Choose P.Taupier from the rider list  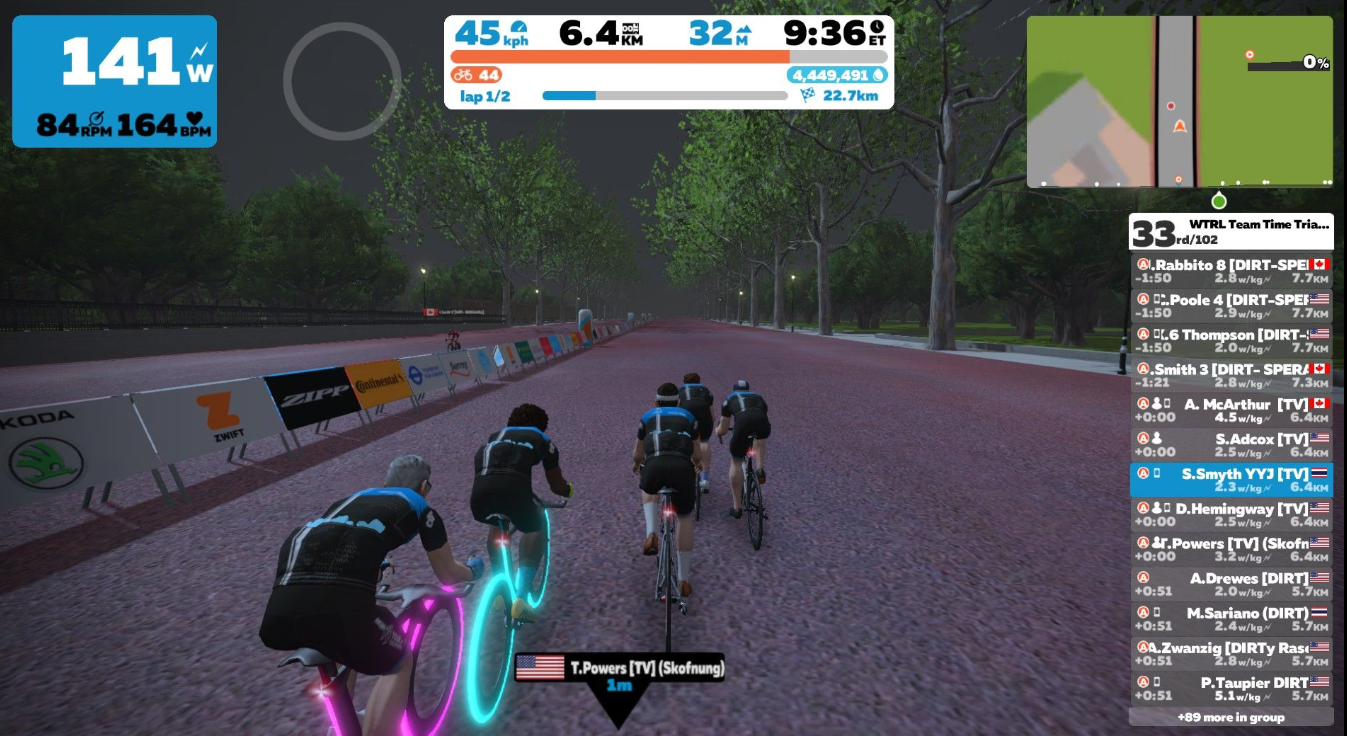pyautogui.click(x=1231, y=689)
